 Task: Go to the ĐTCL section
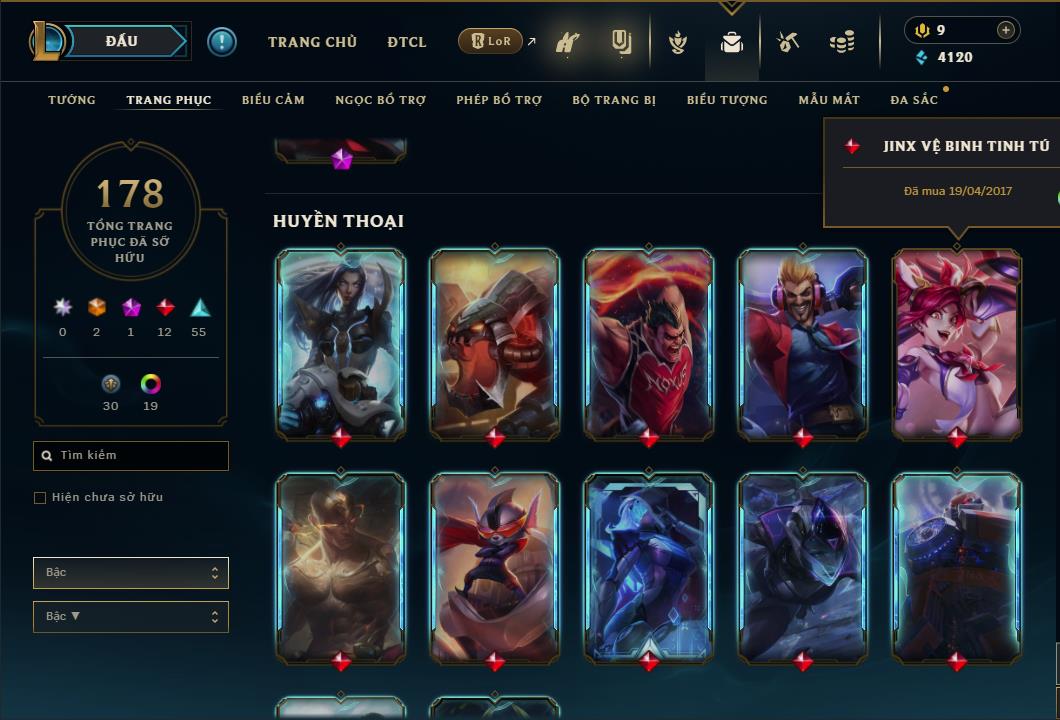point(406,42)
